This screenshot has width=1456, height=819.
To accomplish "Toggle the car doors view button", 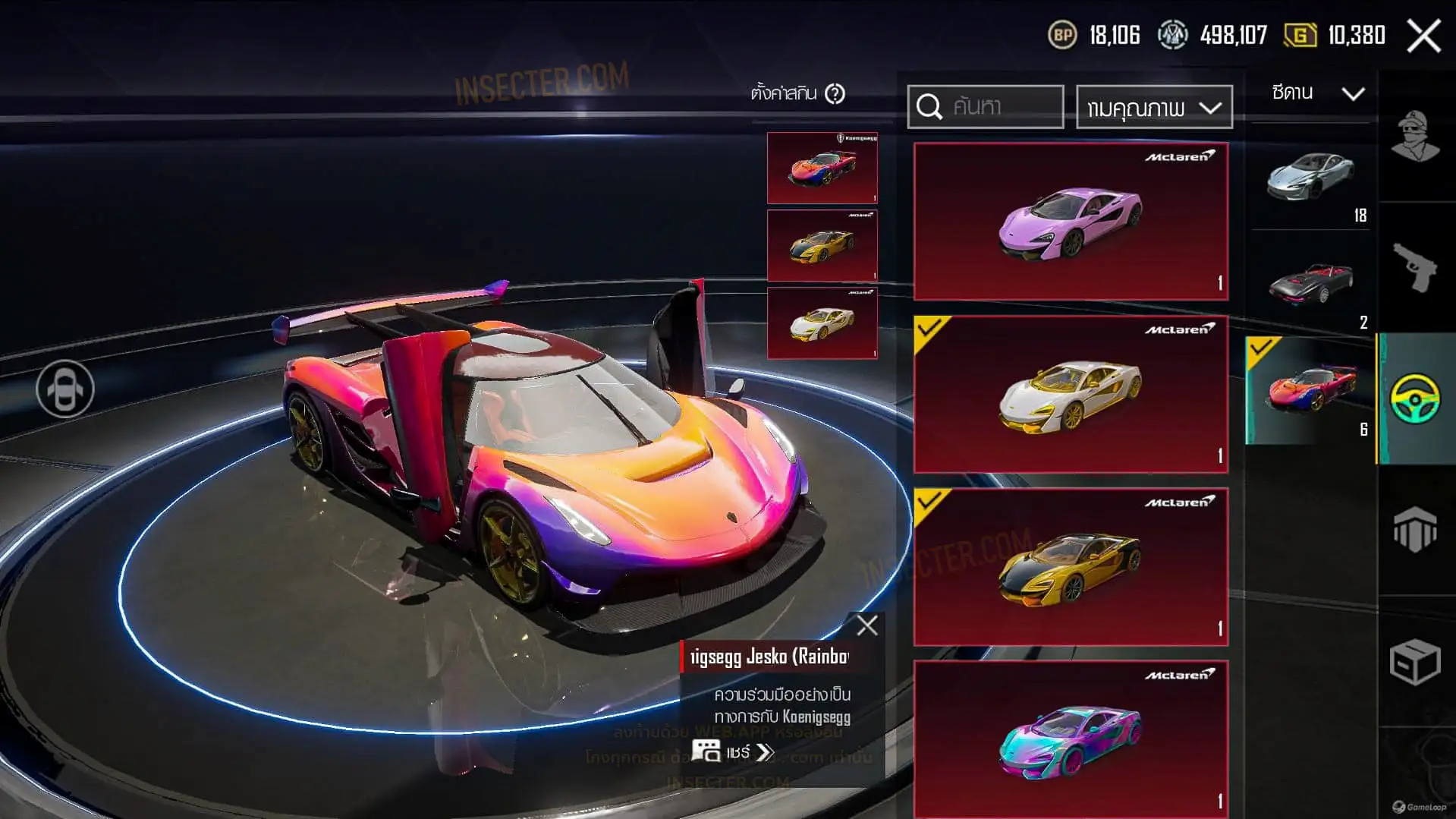I will 65,389.
